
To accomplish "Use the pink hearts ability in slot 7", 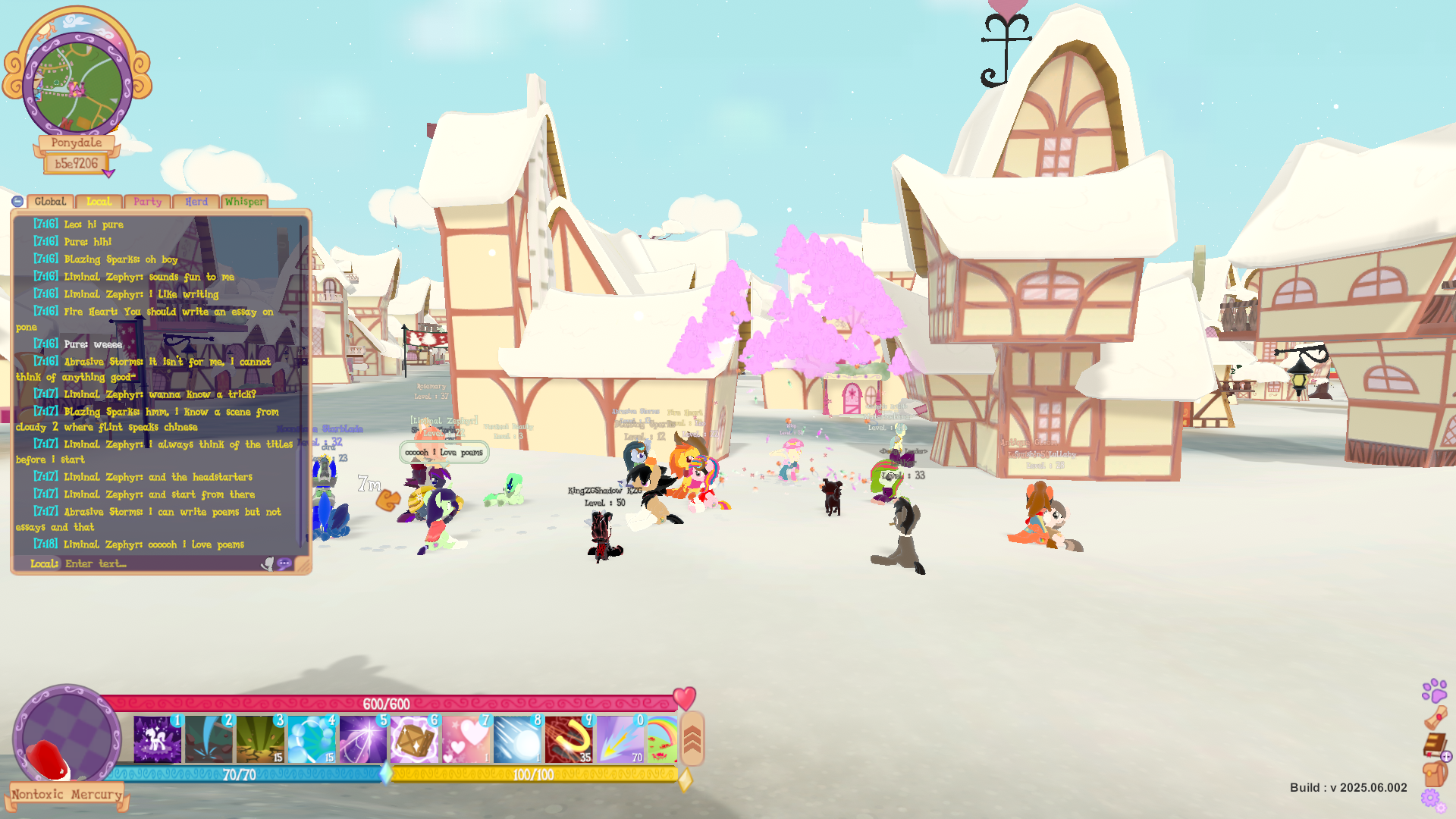I will tap(466, 739).
